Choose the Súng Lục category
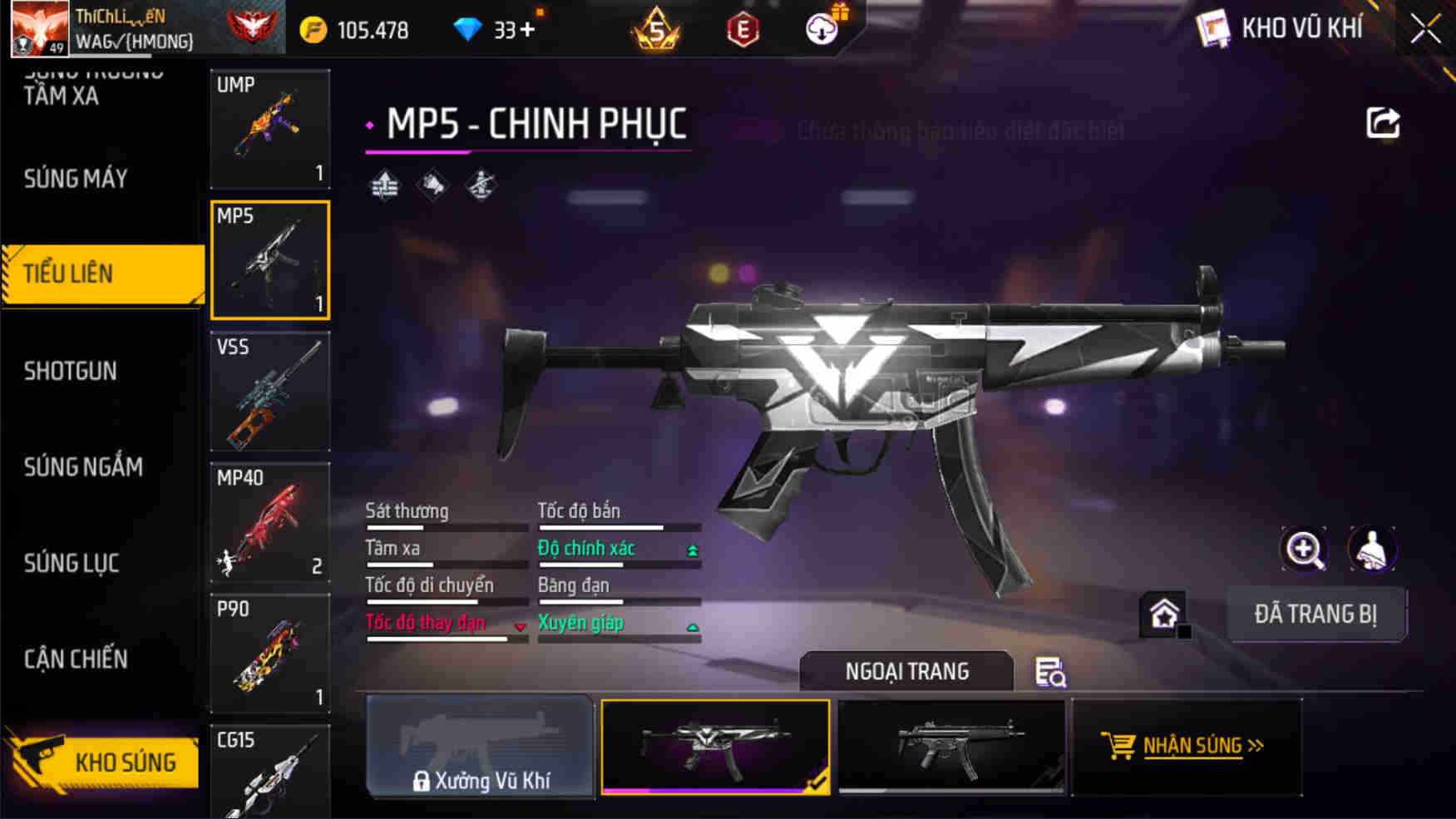 click(72, 564)
